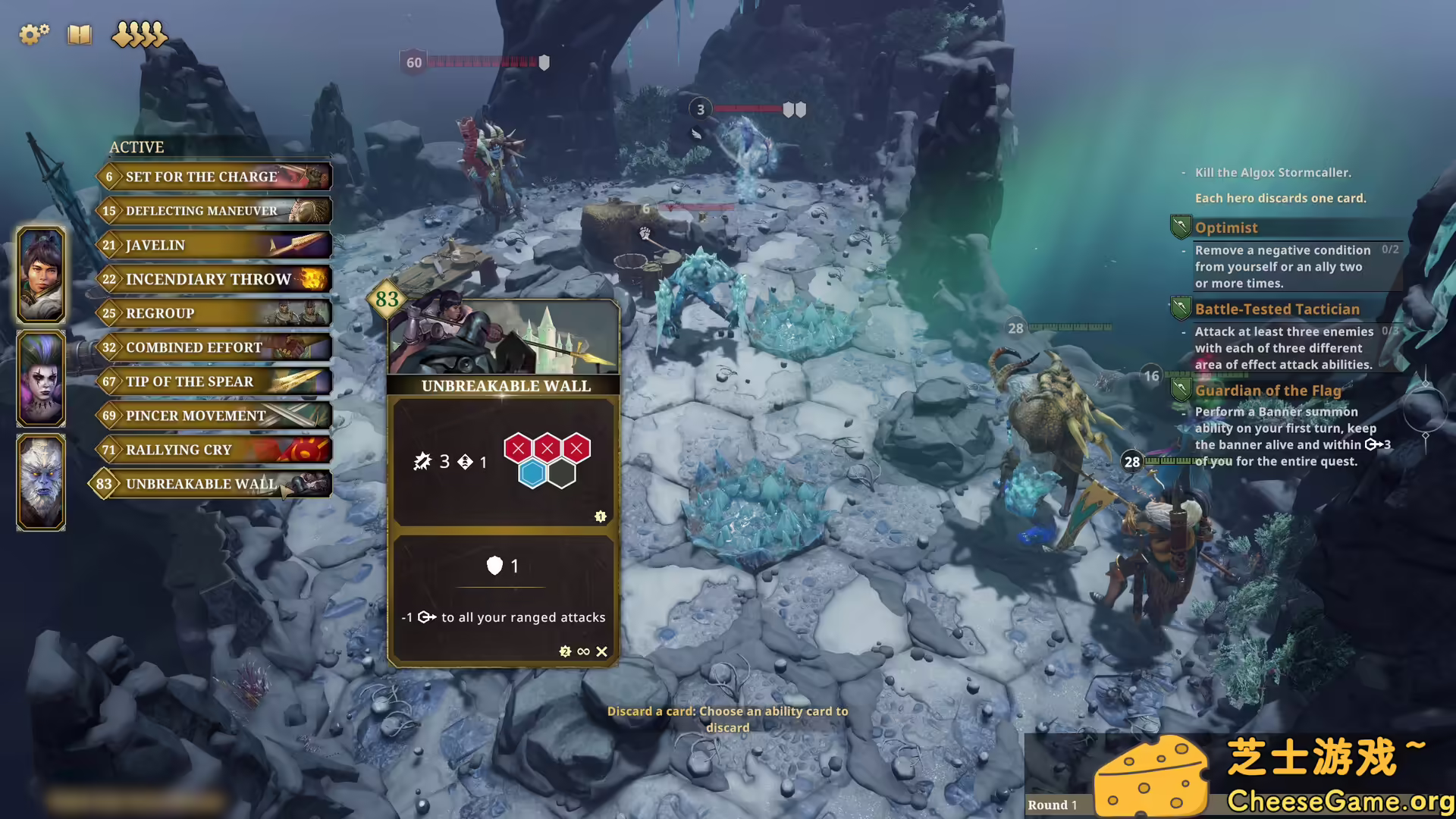Choose the Pincer Movement card
Image resolution: width=1456 pixels, height=819 pixels.
point(215,416)
